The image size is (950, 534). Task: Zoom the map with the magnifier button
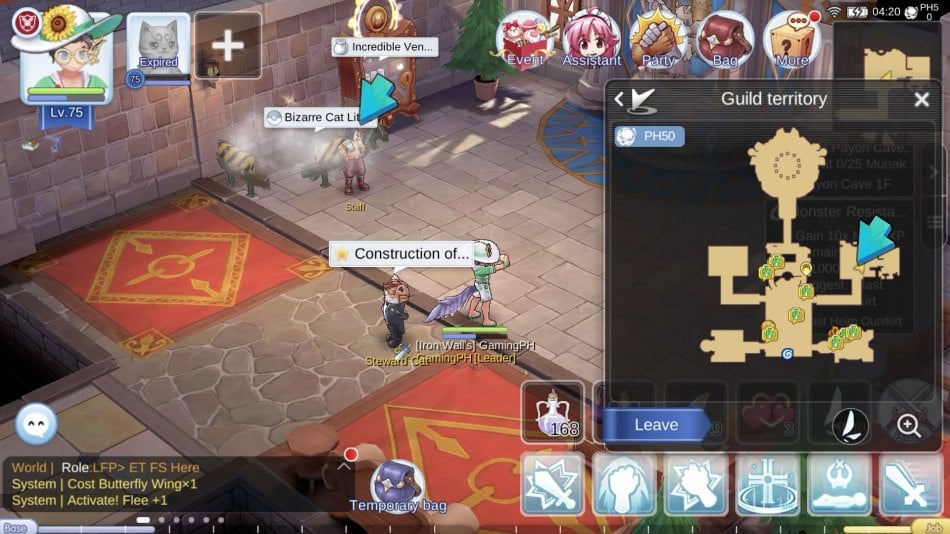pyautogui.click(x=909, y=425)
